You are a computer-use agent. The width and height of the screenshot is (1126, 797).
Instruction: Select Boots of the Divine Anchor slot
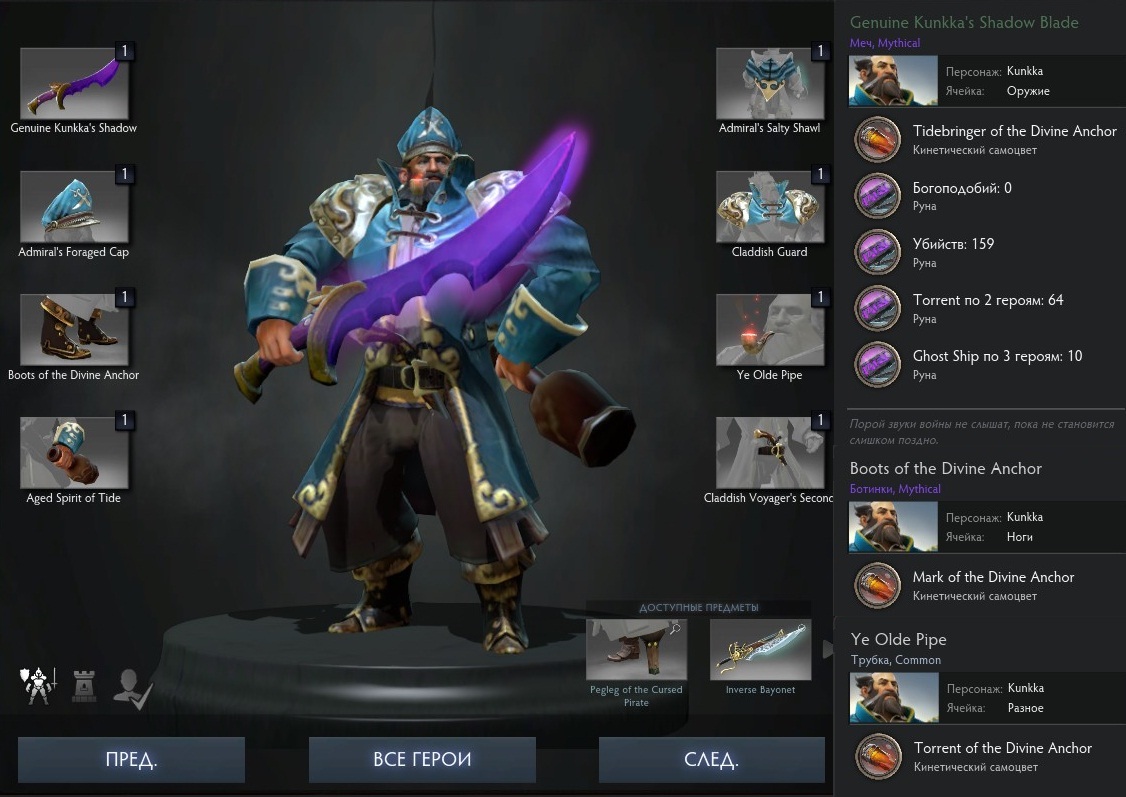(x=74, y=330)
